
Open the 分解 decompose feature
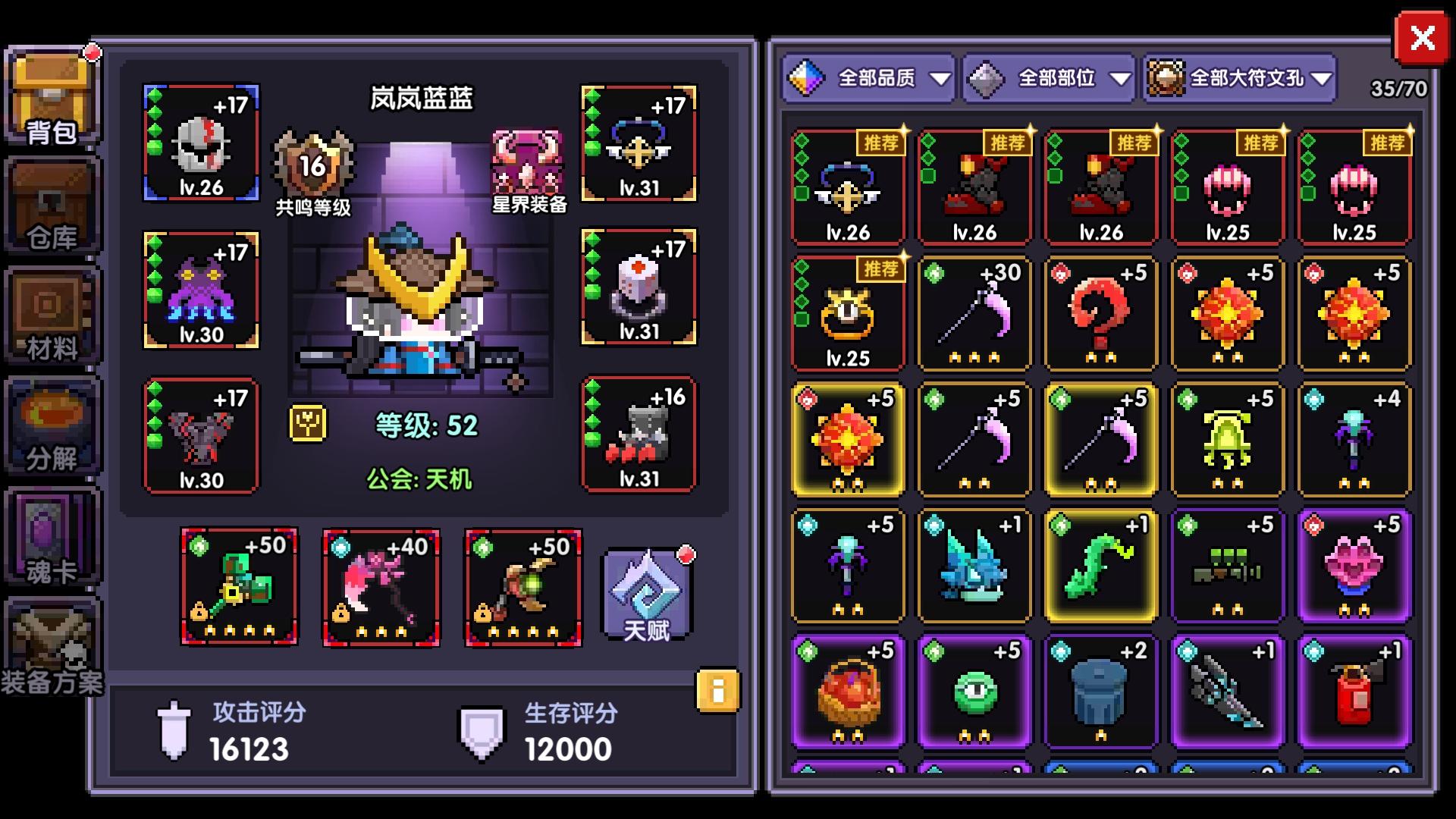tap(52, 425)
